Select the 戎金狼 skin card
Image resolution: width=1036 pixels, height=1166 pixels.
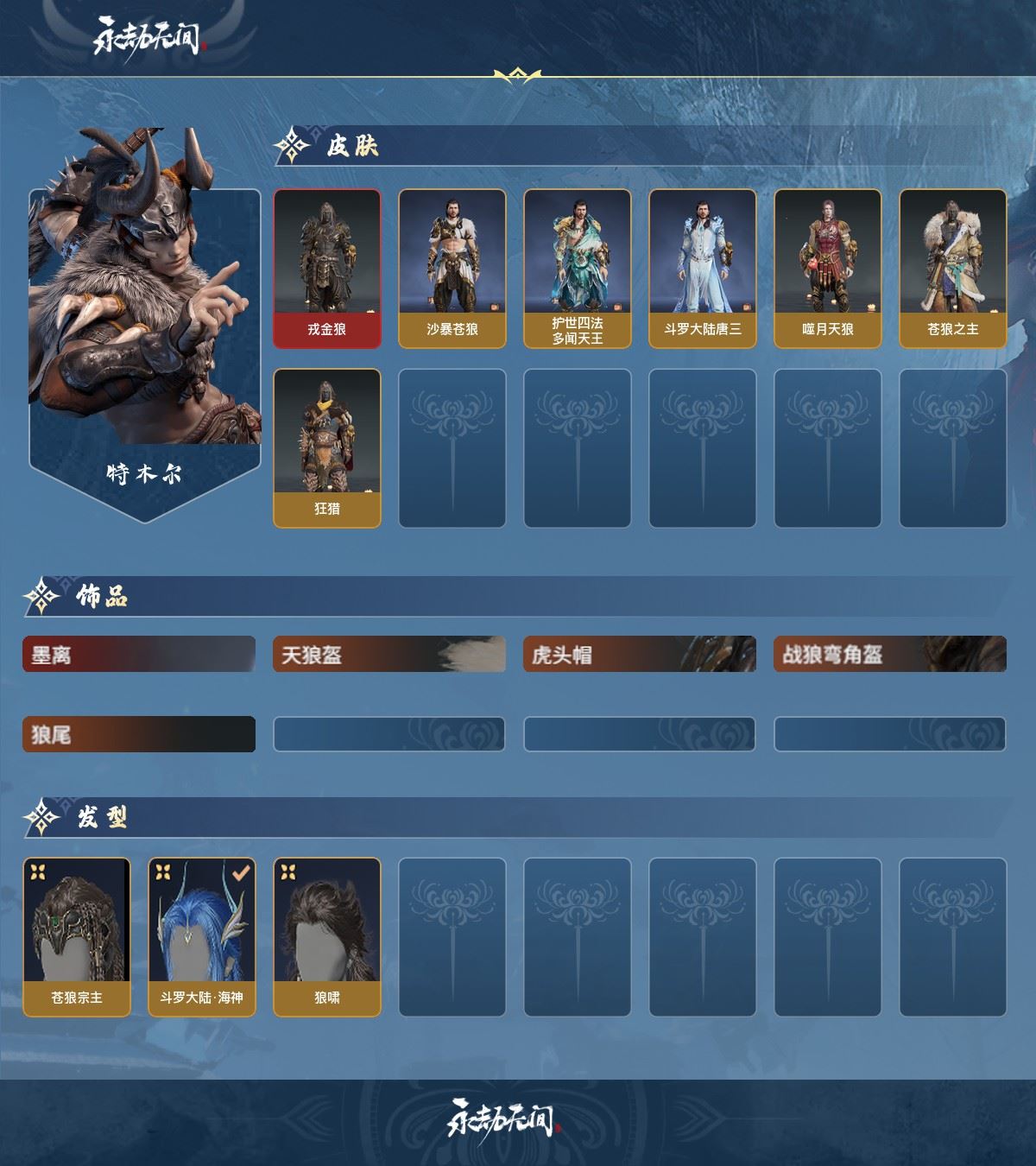[x=327, y=268]
